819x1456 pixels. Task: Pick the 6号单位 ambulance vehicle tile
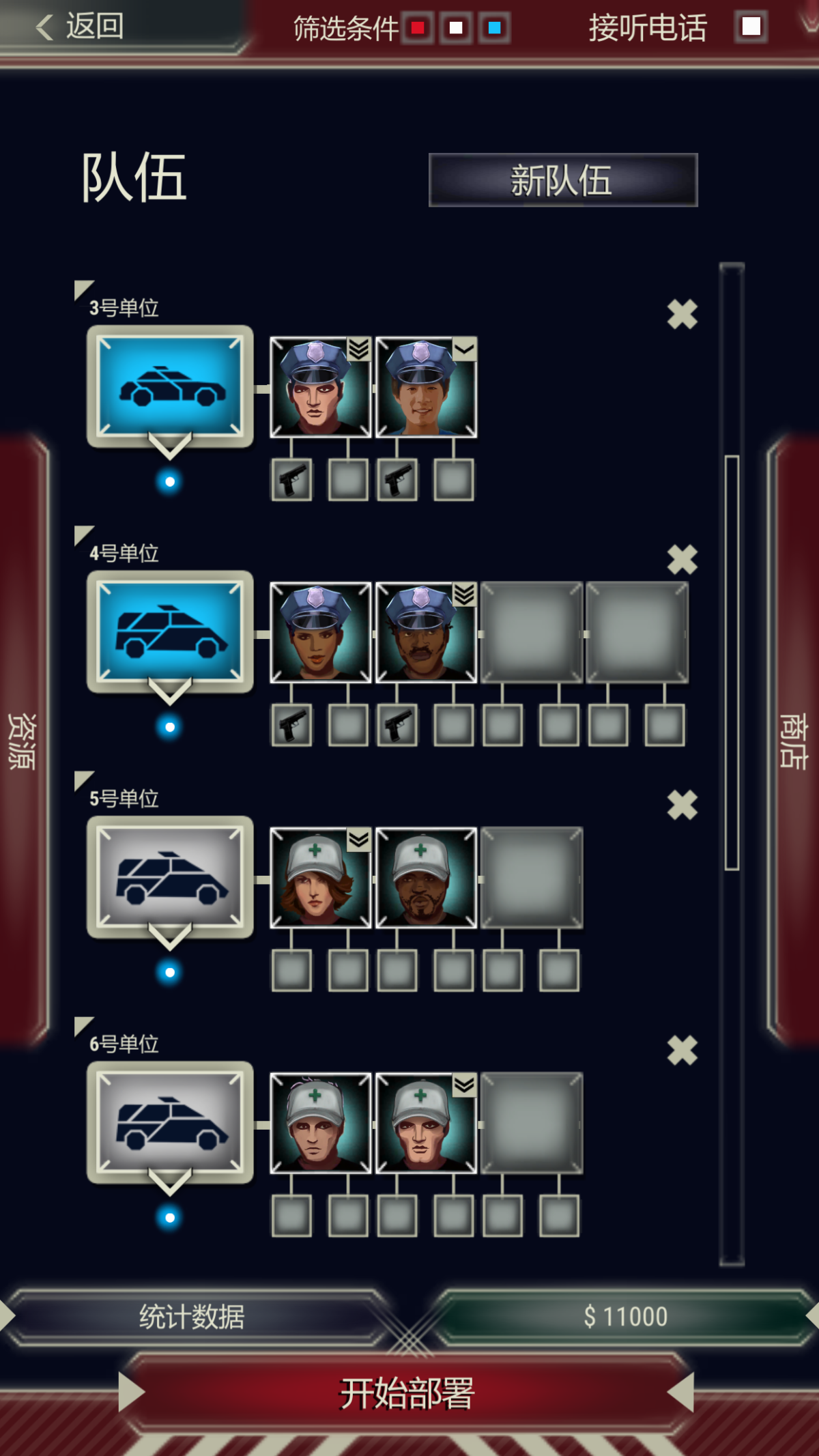[170, 1123]
